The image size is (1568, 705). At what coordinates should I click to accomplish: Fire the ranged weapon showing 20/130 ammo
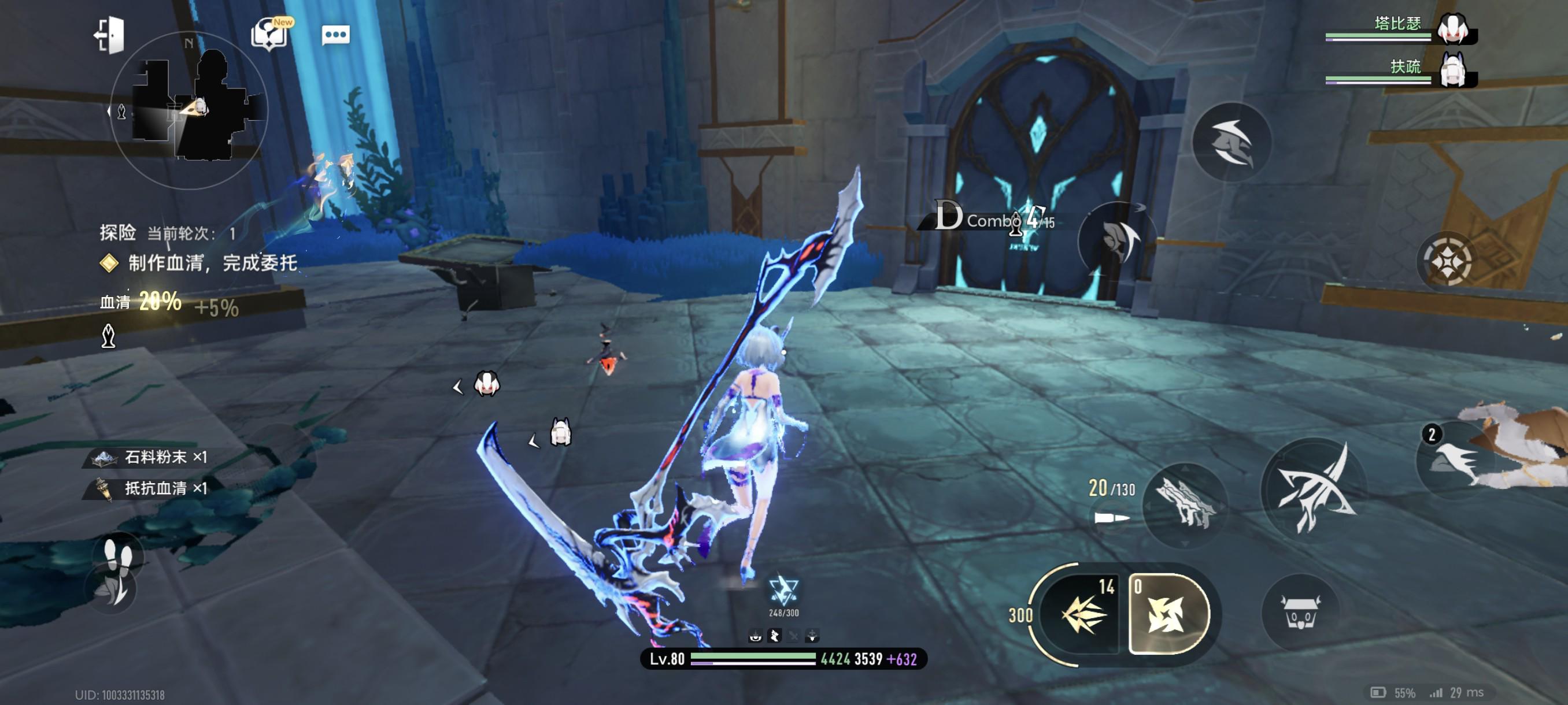click(1184, 502)
